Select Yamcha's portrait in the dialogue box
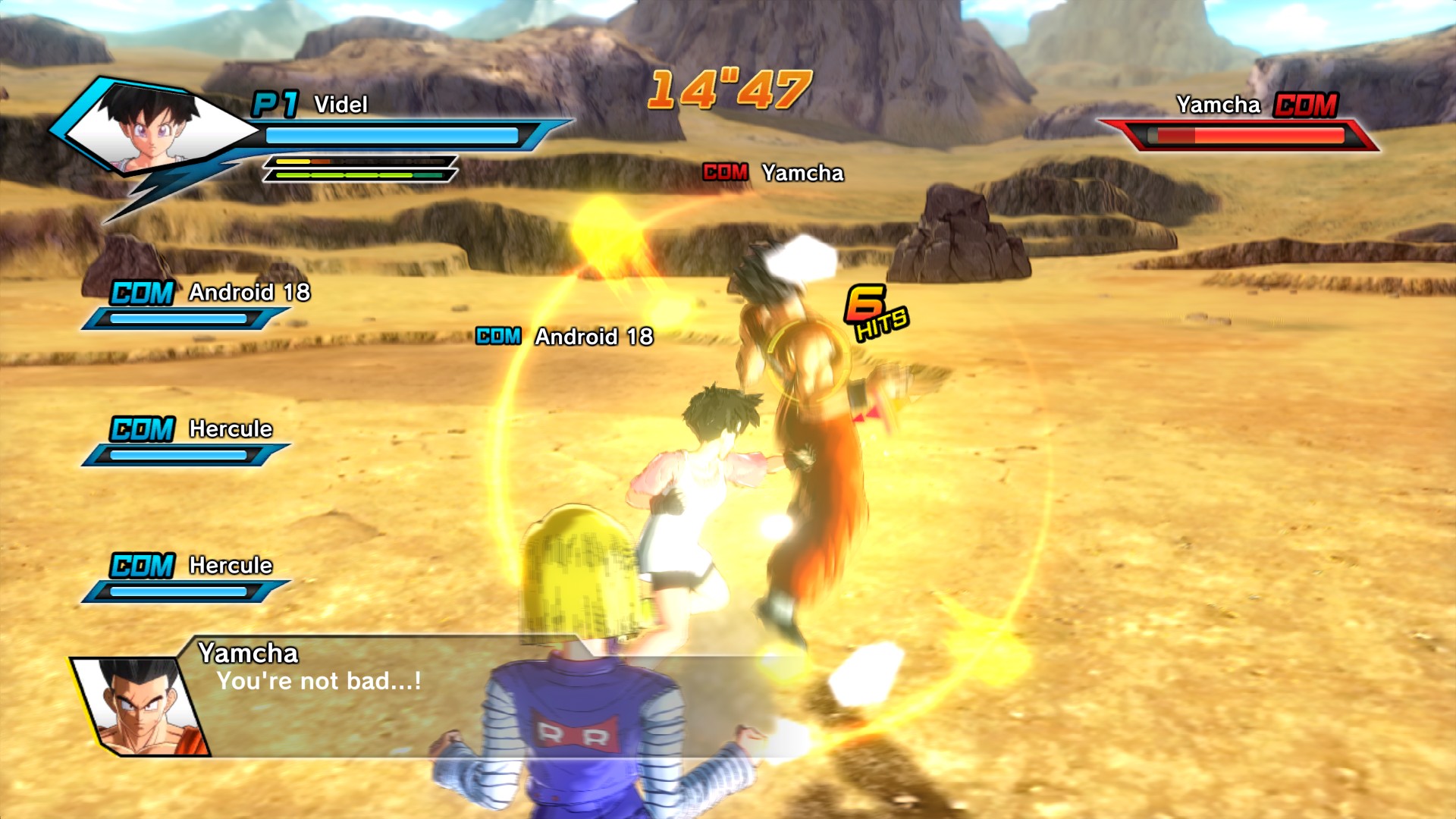 click(x=142, y=707)
